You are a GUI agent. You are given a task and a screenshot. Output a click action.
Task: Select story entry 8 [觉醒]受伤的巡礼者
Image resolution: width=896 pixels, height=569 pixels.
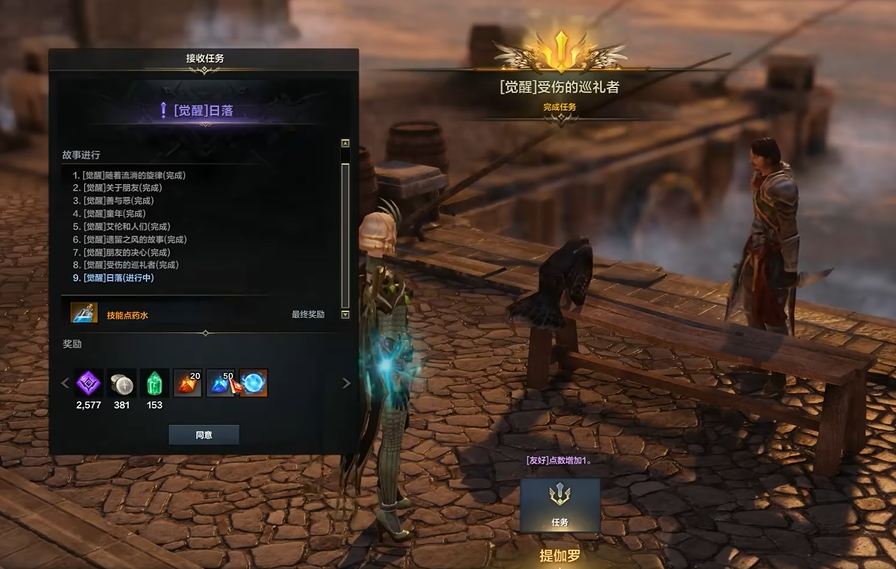tap(130, 265)
